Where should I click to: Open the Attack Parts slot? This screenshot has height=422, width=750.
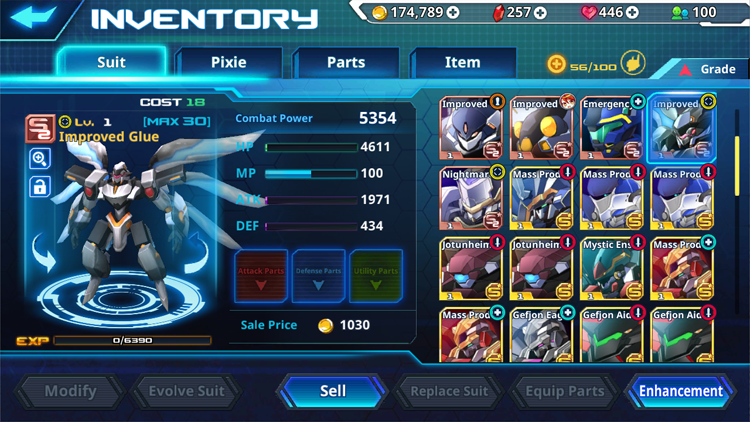point(262,276)
